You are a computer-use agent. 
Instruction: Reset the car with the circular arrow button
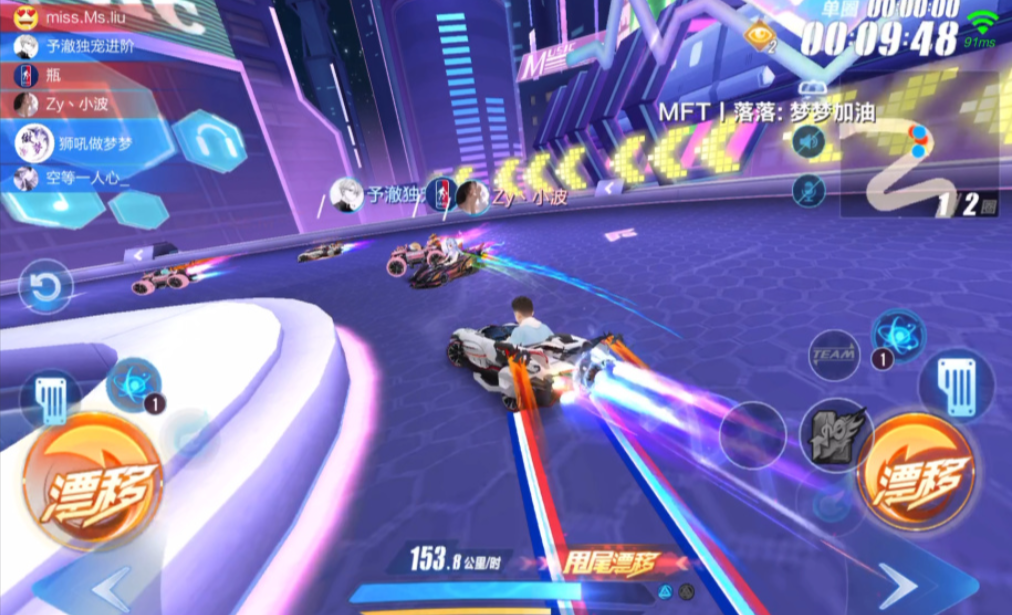pos(45,288)
